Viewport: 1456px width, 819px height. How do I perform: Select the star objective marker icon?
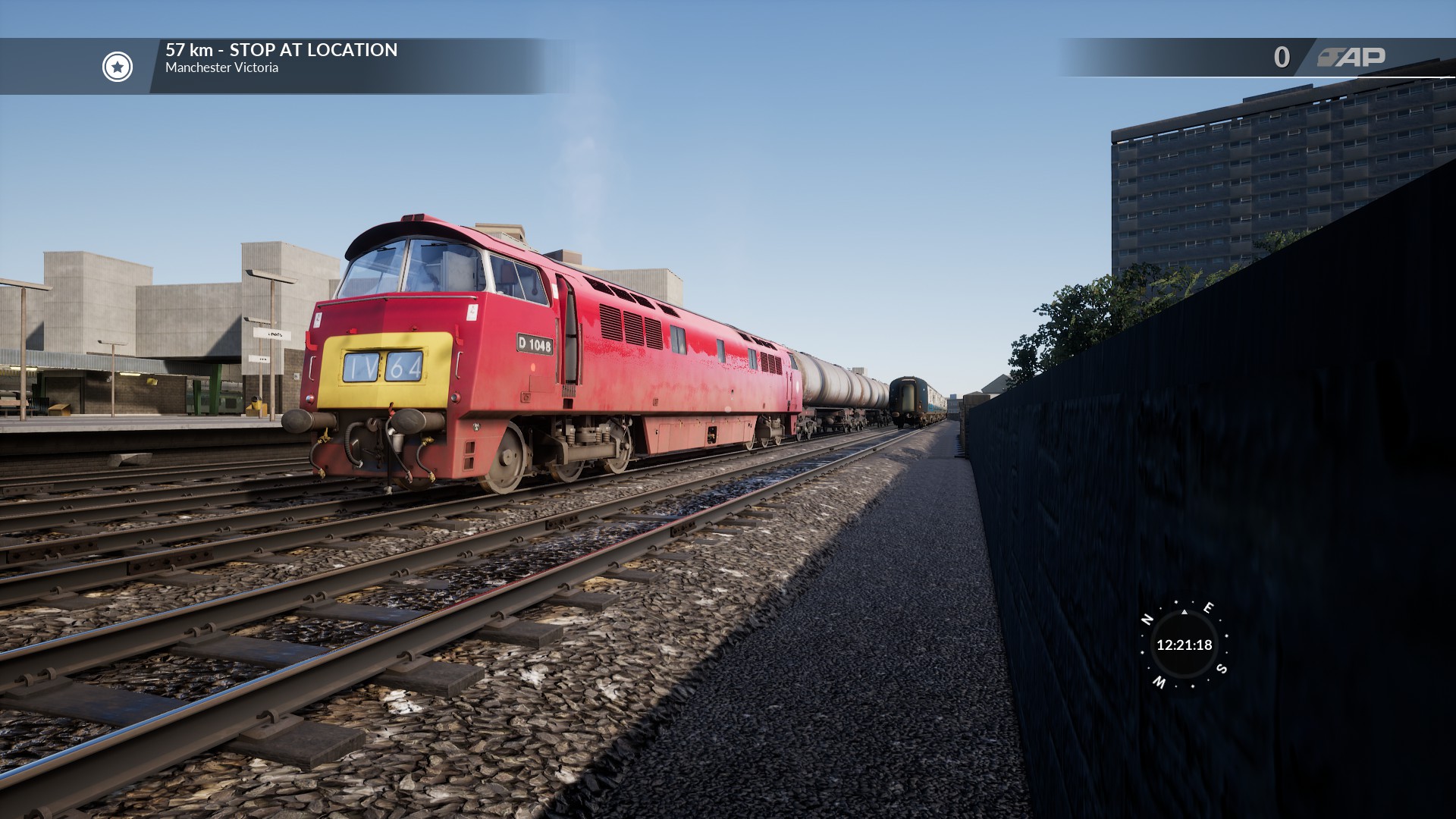[x=118, y=67]
